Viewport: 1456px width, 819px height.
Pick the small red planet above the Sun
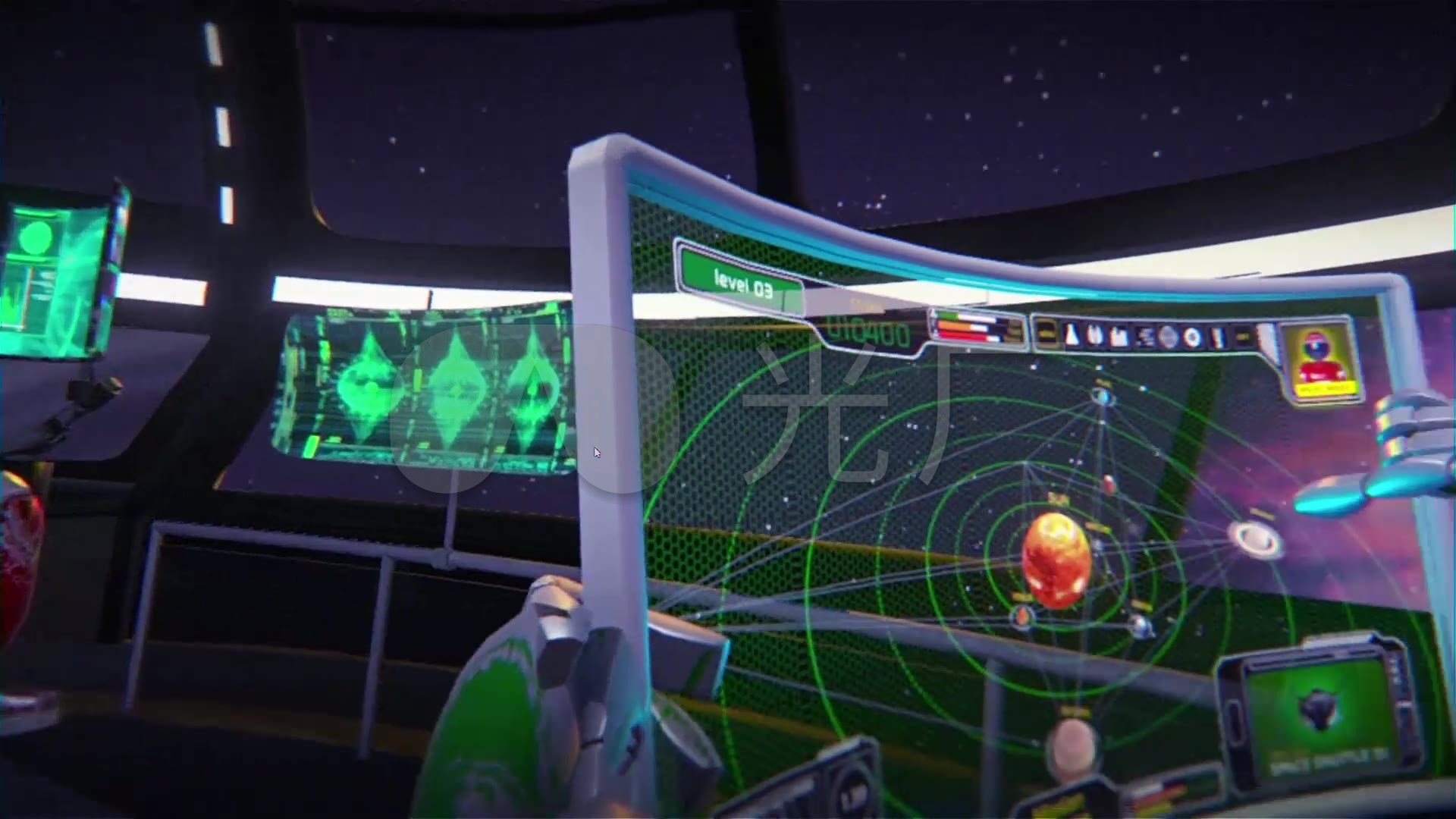point(1109,483)
